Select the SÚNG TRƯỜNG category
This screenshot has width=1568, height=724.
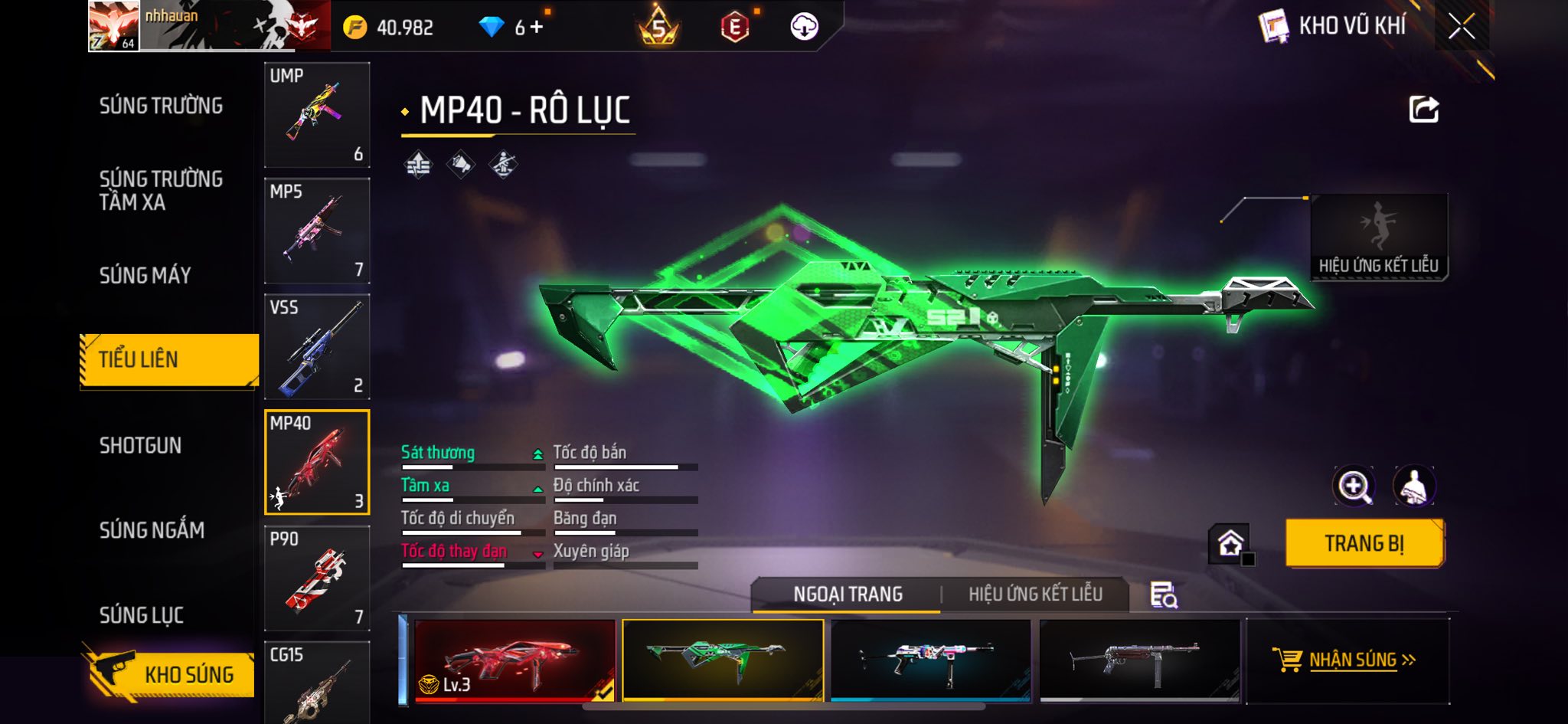click(x=161, y=106)
